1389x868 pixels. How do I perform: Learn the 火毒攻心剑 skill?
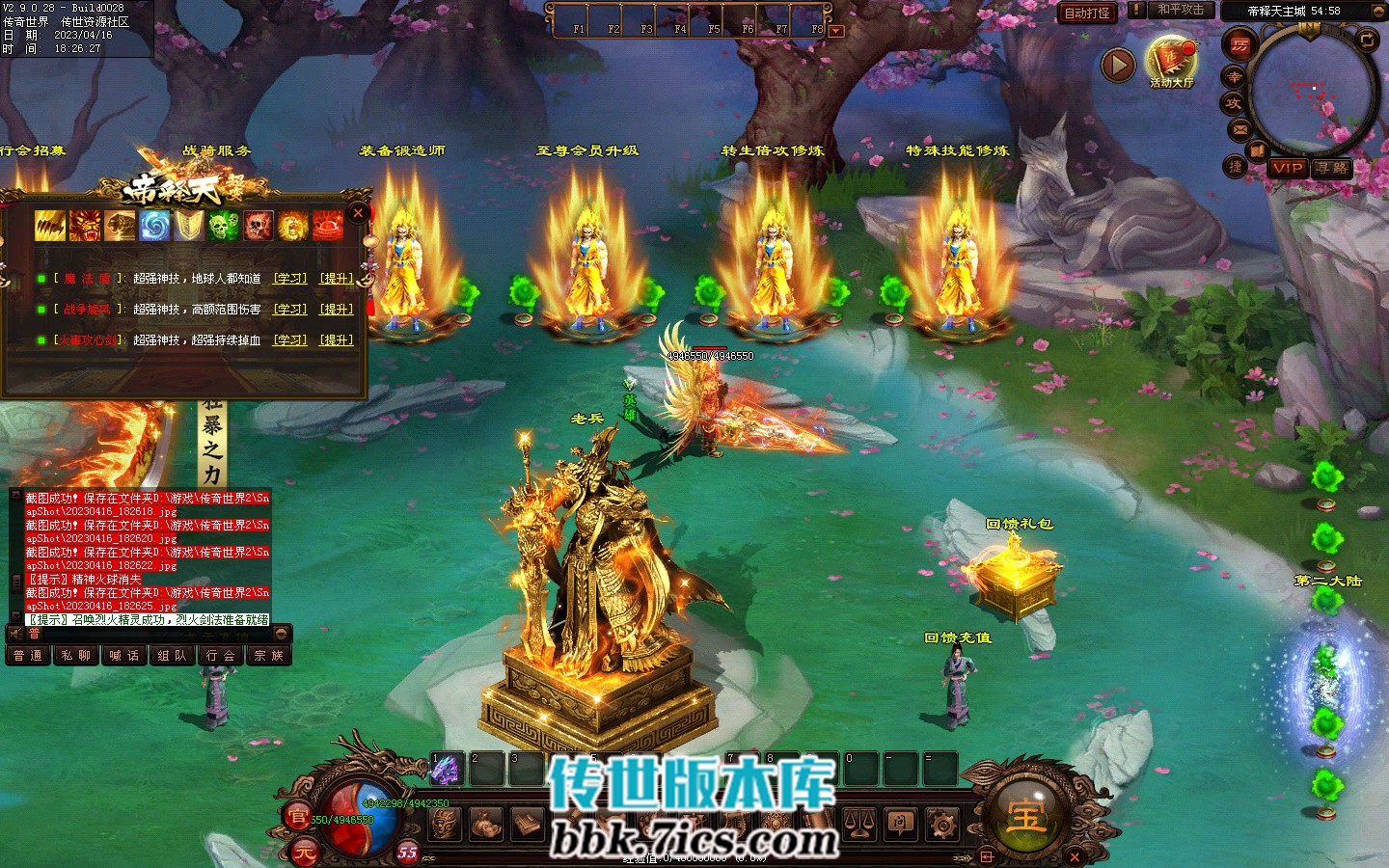[289, 340]
